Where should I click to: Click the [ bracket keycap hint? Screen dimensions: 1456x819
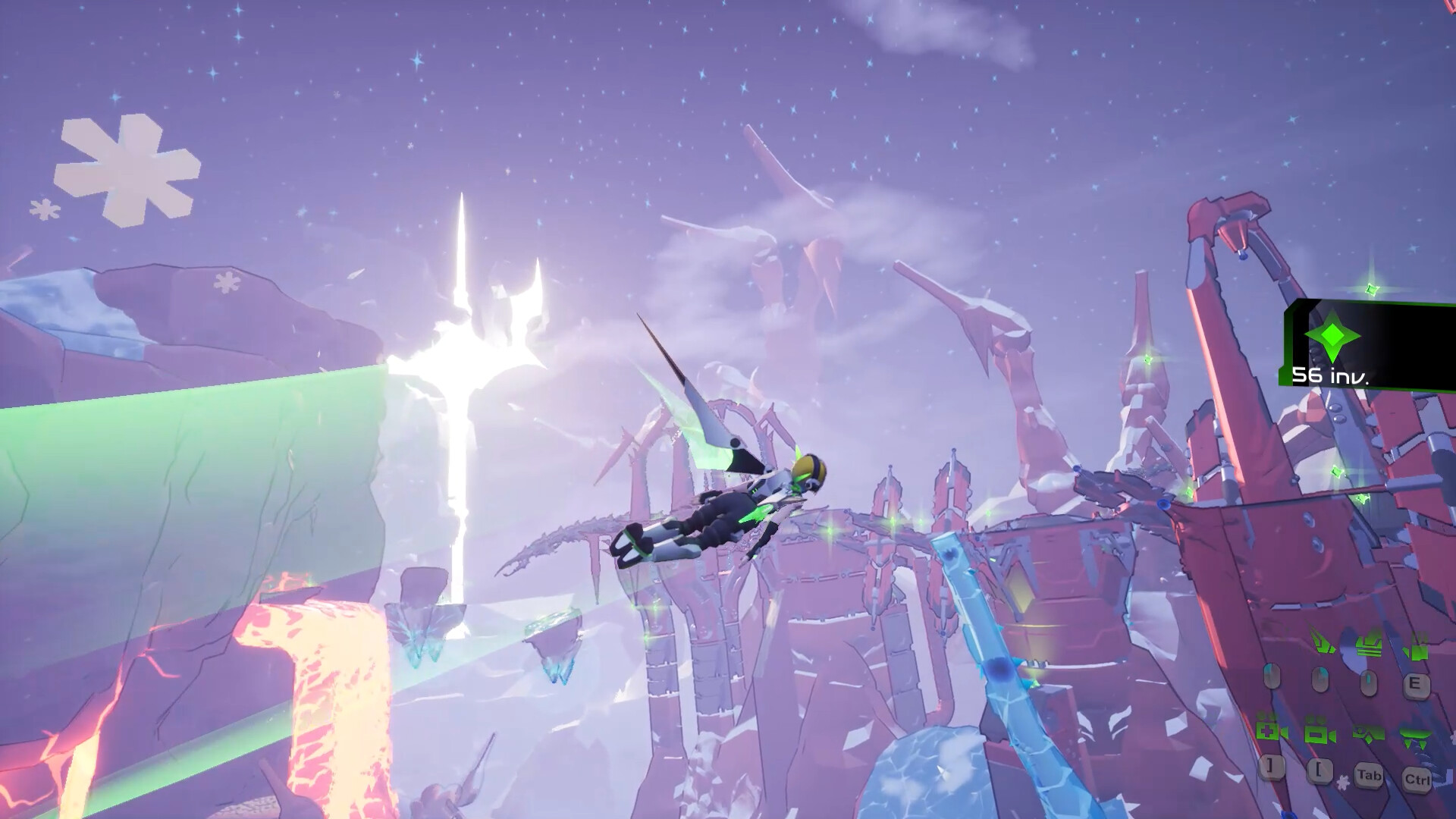1319,770
